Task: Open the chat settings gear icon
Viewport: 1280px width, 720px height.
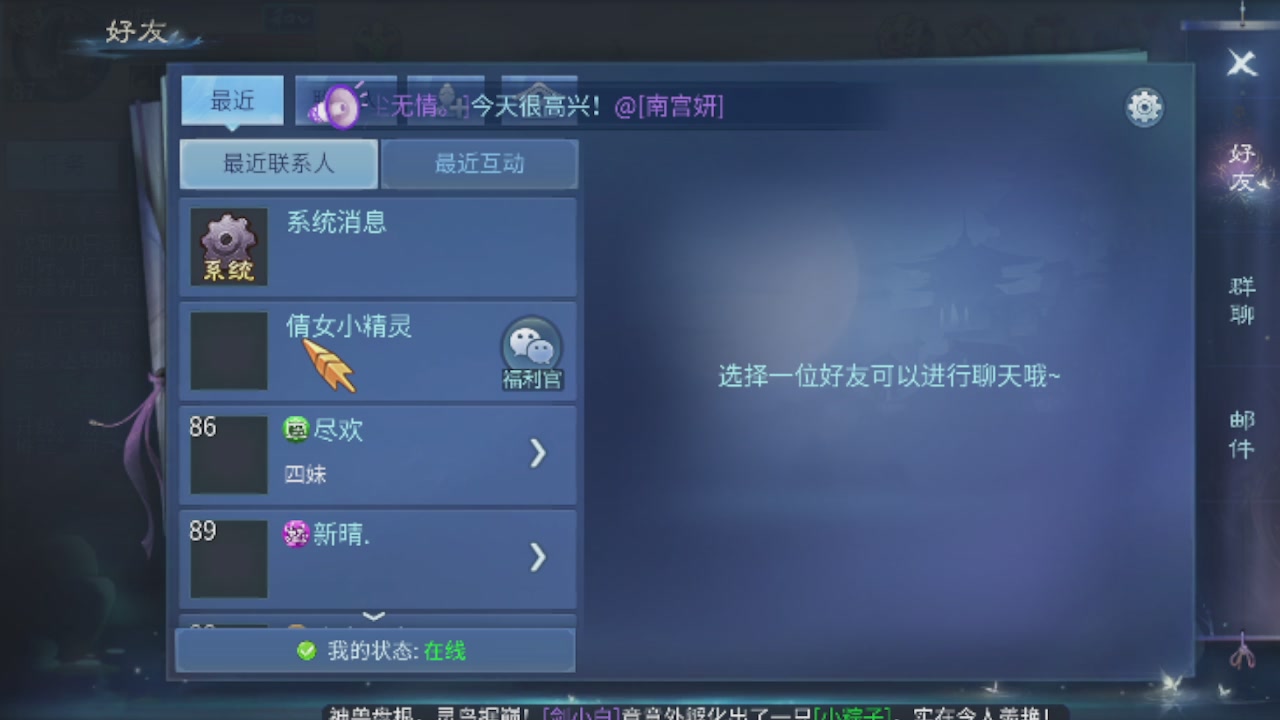Action: (x=1144, y=106)
